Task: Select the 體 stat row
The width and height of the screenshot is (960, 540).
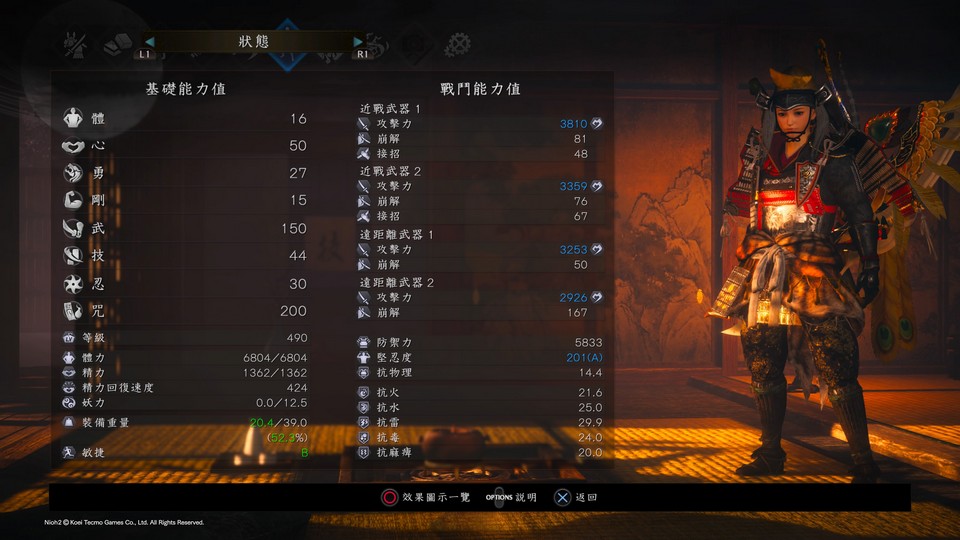Action: (186, 119)
